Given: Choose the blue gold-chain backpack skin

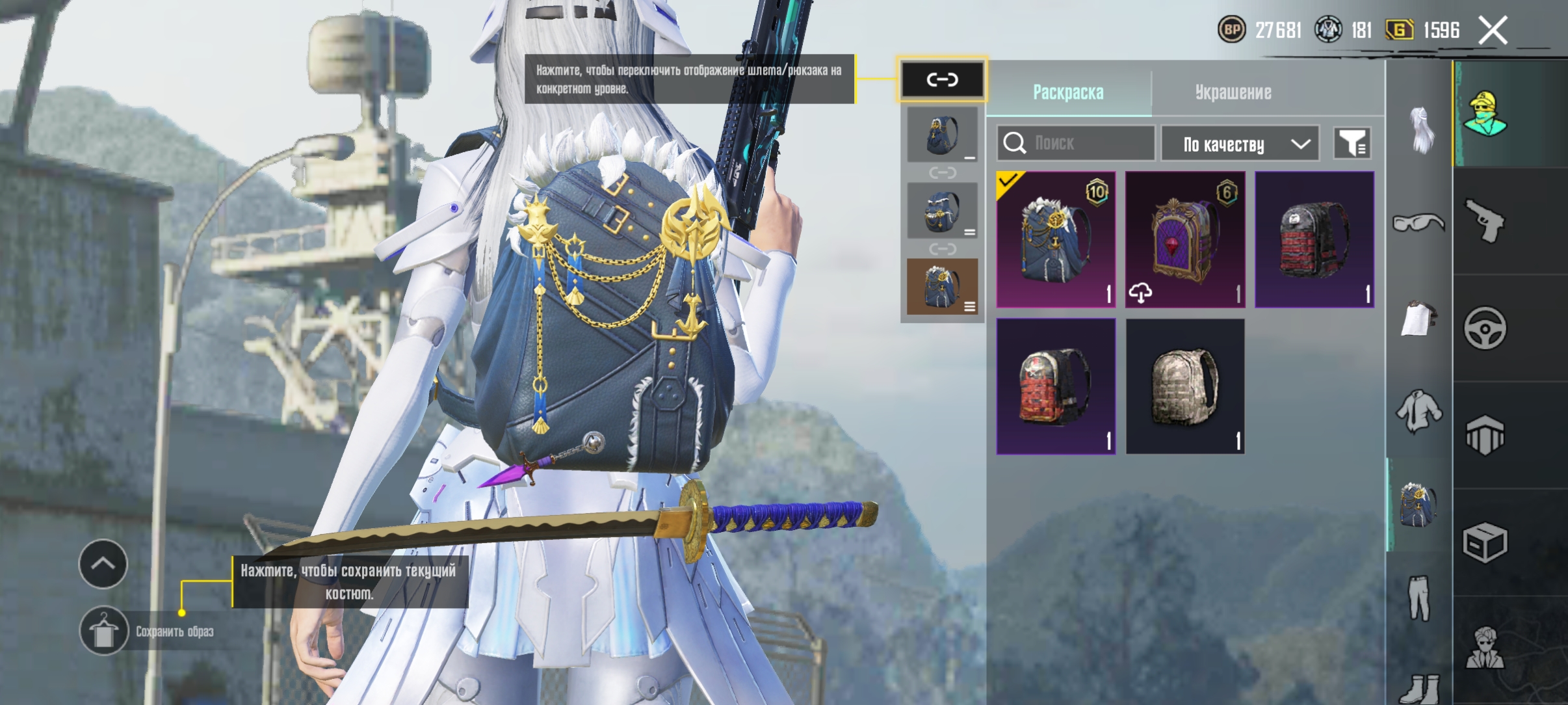Looking at the screenshot, I should coord(1056,239).
